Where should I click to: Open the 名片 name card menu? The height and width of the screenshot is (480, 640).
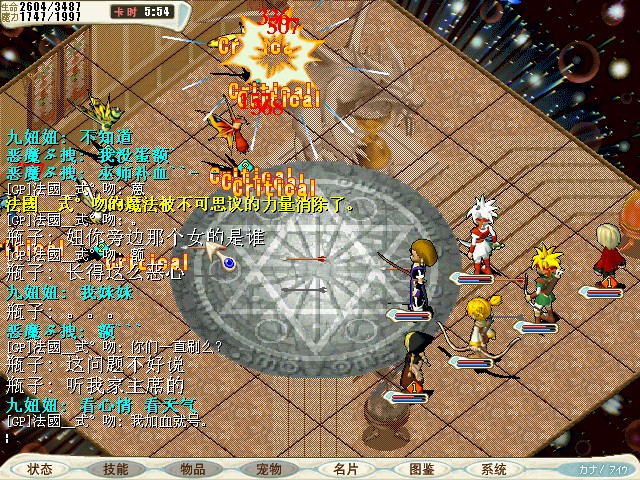(345, 468)
